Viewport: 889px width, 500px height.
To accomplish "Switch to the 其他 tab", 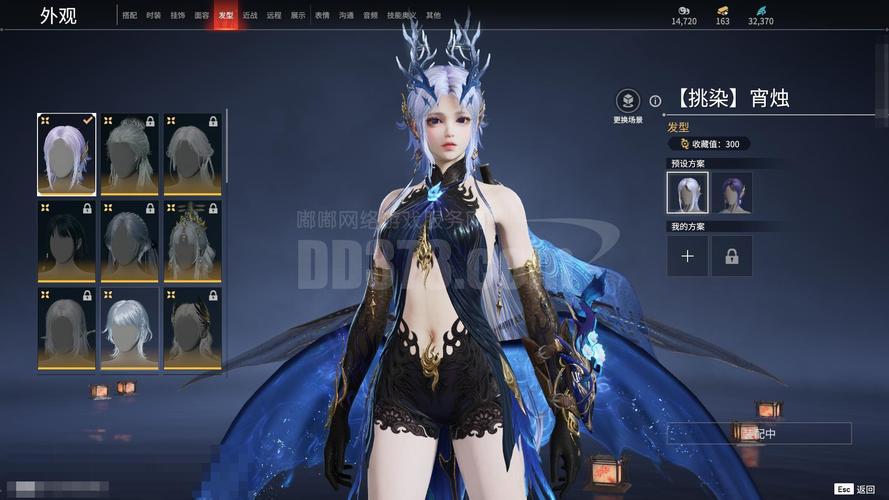I will click(433, 16).
